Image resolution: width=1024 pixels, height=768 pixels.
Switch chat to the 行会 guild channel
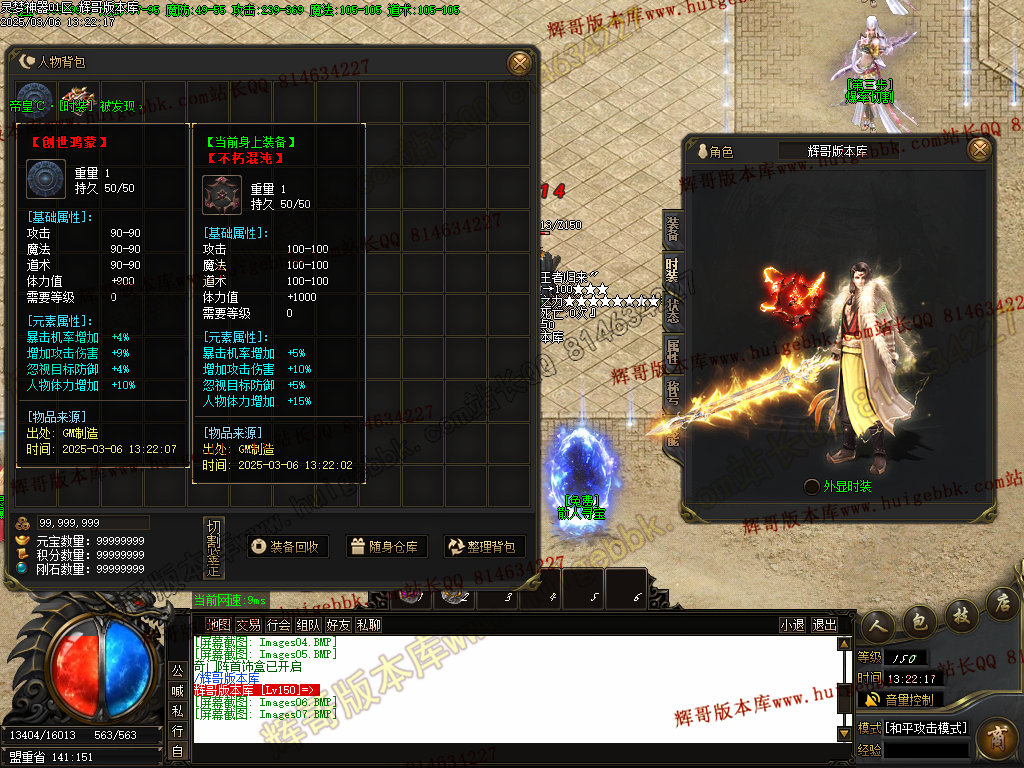pyautogui.click(x=279, y=625)
